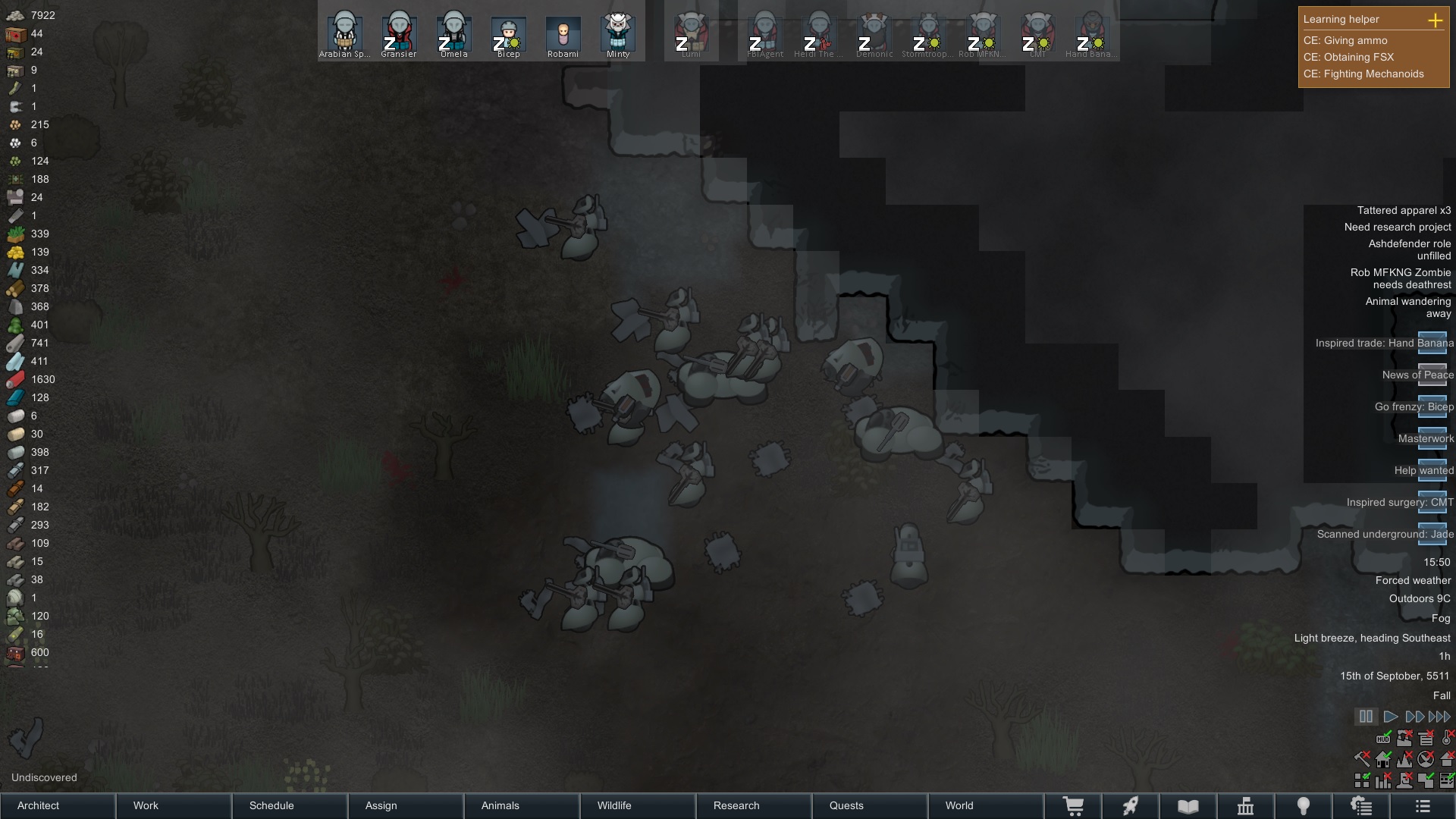Screen dimensions: 1456x819
Task: Expand the Learning helper with the plus sign
Action: click(x=1436, y=20)
